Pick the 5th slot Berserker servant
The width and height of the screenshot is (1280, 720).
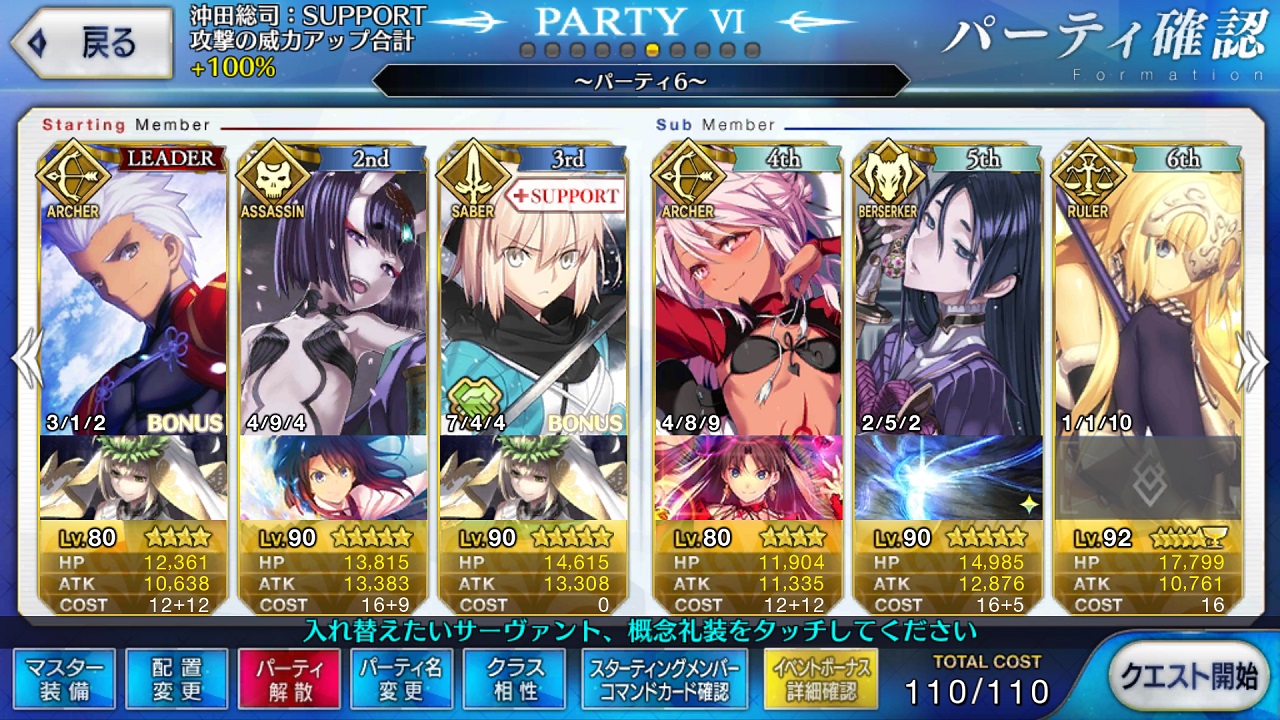point(948,290)
